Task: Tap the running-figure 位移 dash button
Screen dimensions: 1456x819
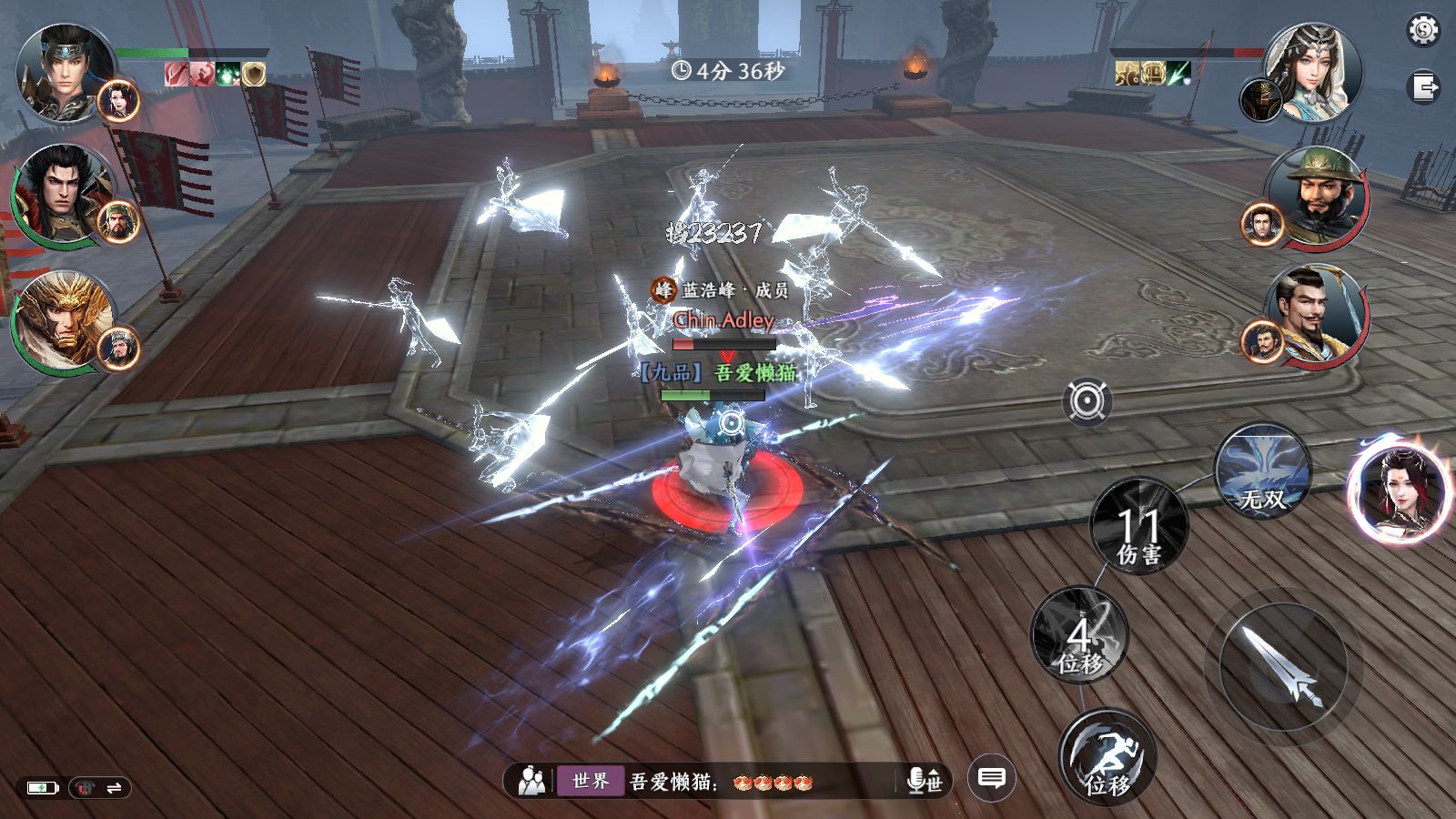Action: [x=1107, y=757]
